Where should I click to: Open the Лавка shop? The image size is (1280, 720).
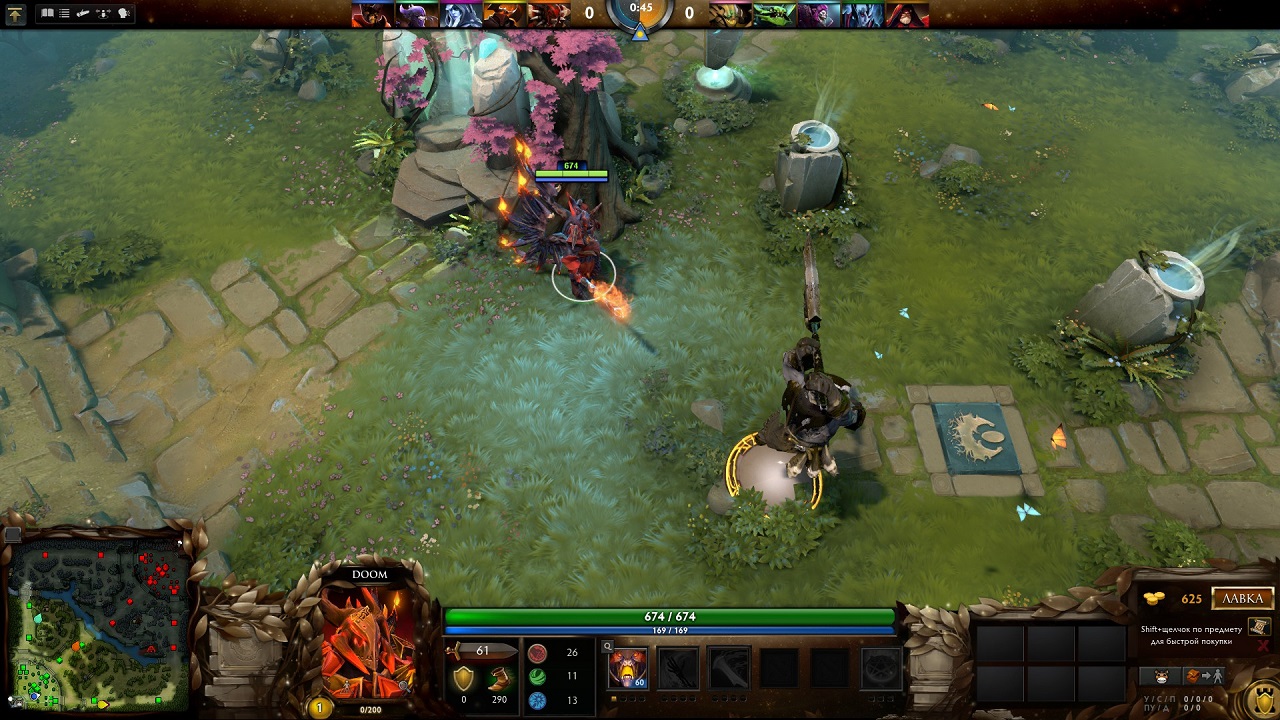click(x=1243, y=599)
